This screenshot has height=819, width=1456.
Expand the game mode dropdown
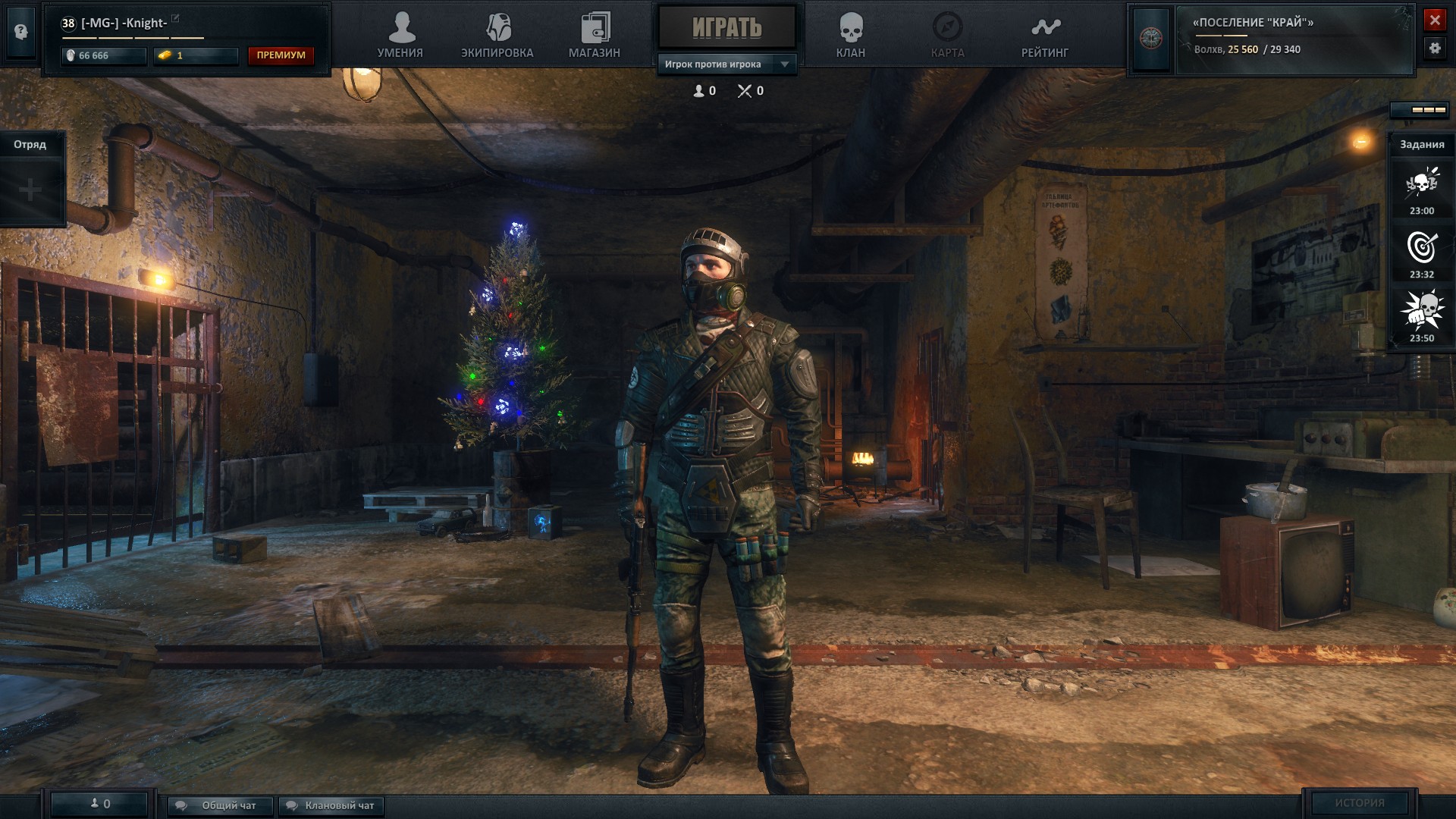click(x=785, y=64)
